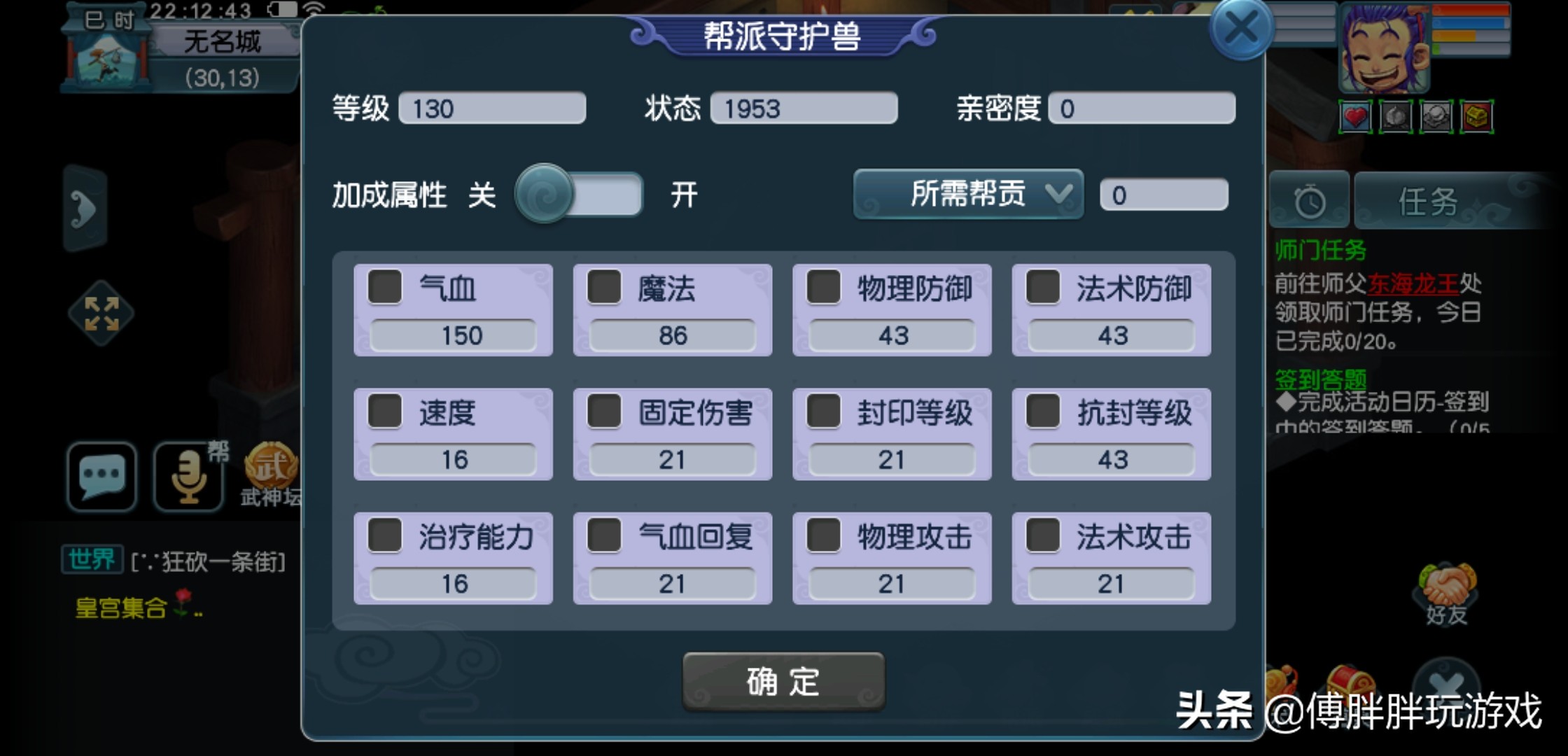Click the 帮 gang voice channel icon
This screenshot has width=1568, height=756.
click(x=188, y=478)
